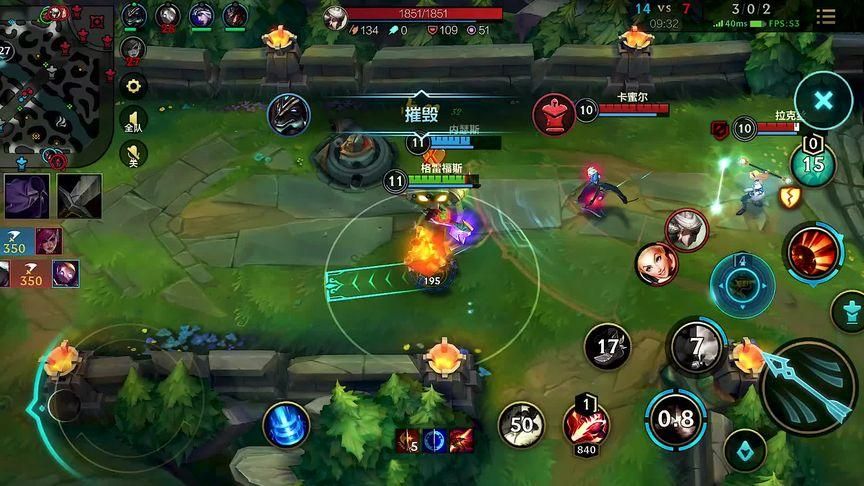Tap the ability showing 17 cooldown
The width and height of the screenshot is (864, 486).
click(607, 348)
